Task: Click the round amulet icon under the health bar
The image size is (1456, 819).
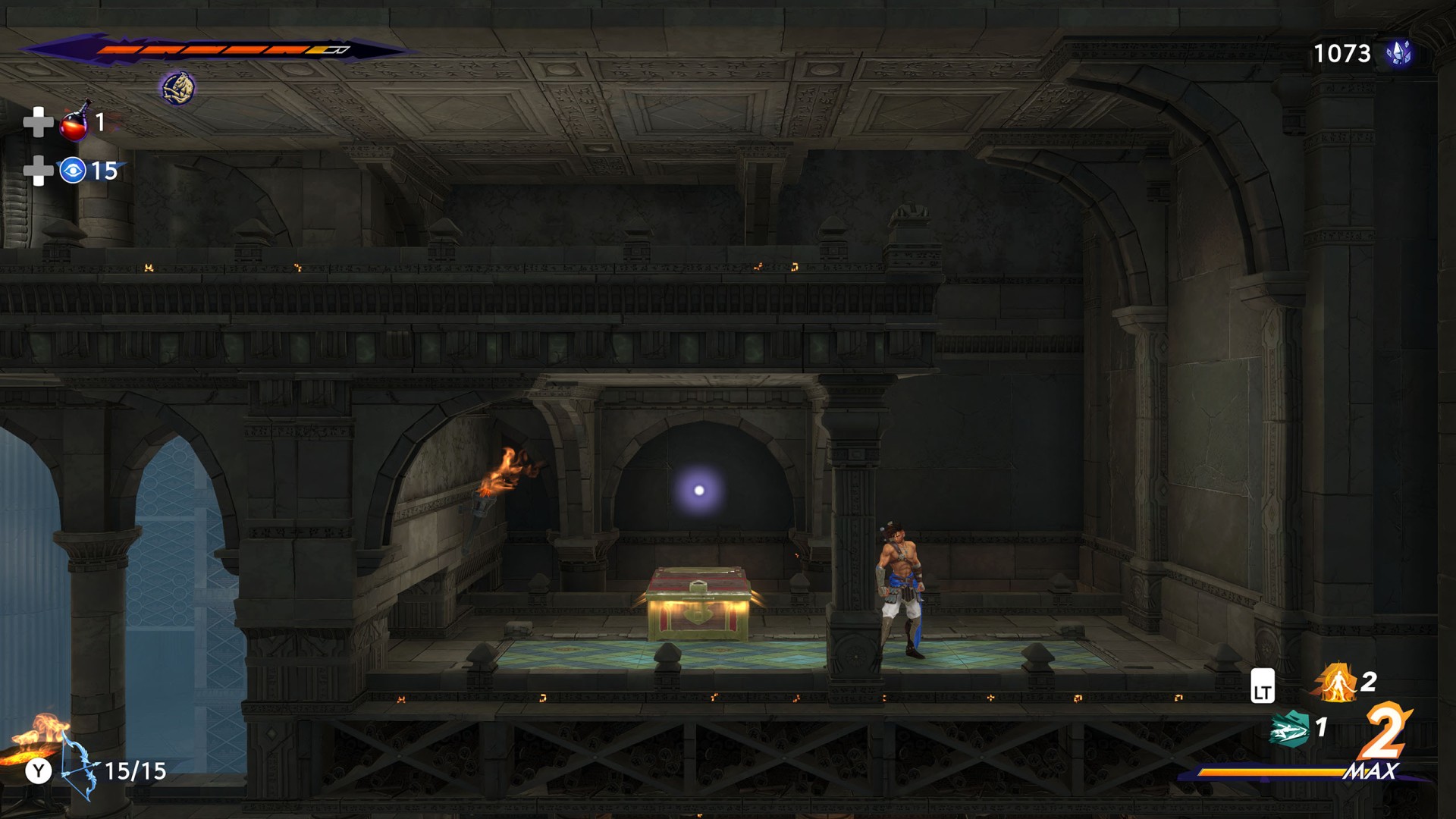Action: 177,88
